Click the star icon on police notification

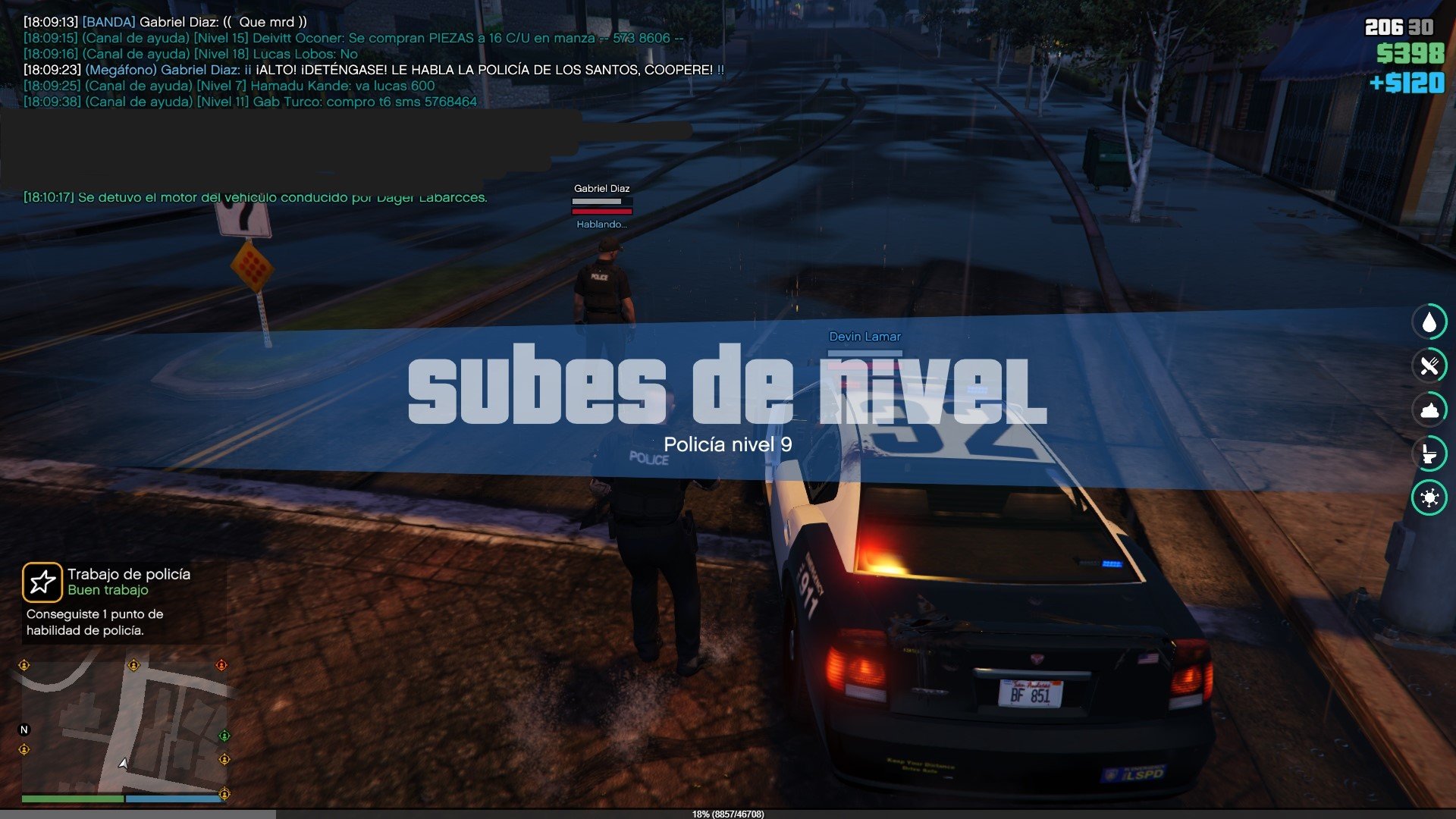pyautogui.click(x=42, y=582)
